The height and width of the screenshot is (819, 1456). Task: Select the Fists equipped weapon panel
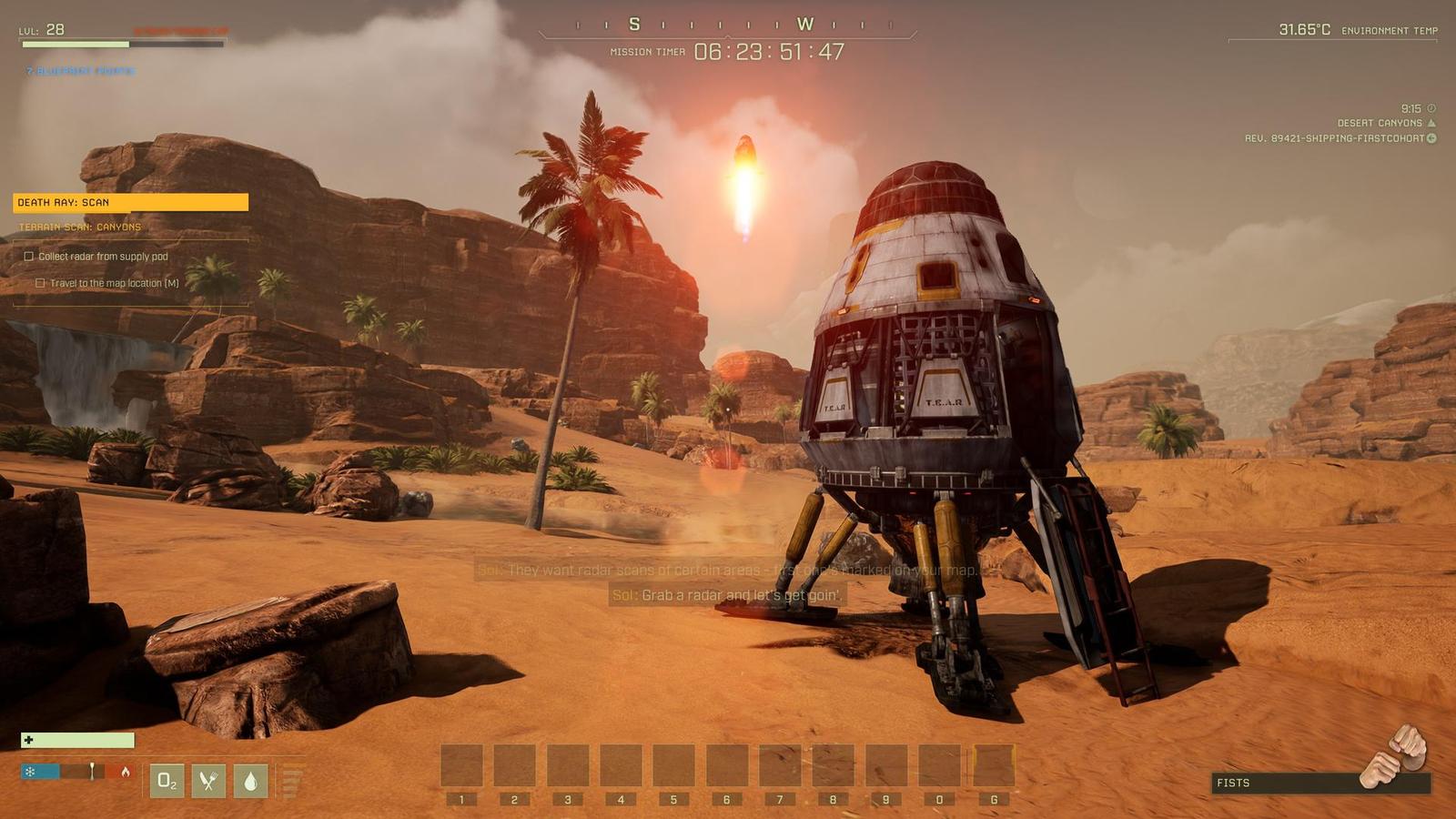tap(1319, 783)
